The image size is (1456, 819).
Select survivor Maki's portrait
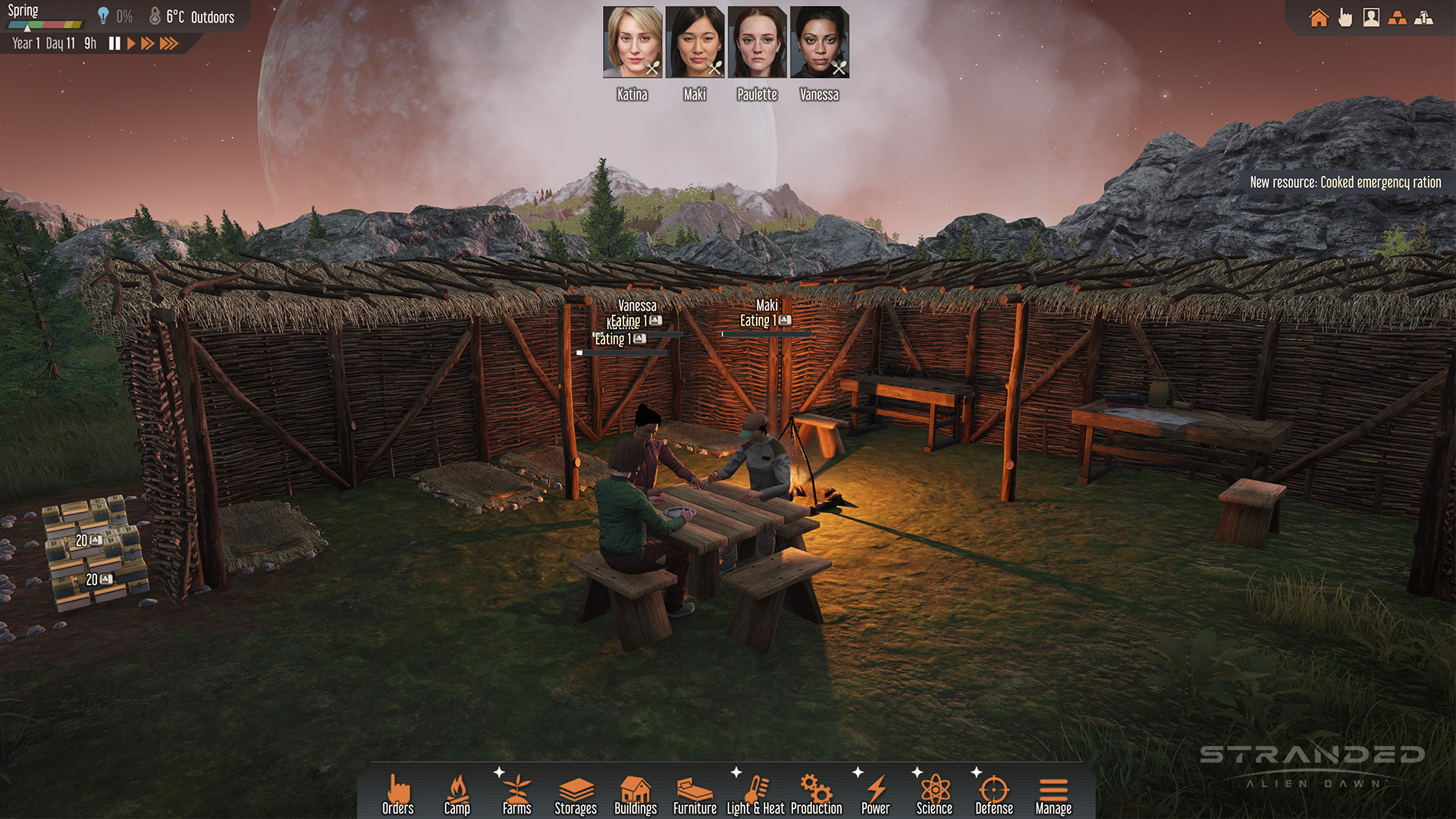695,42
